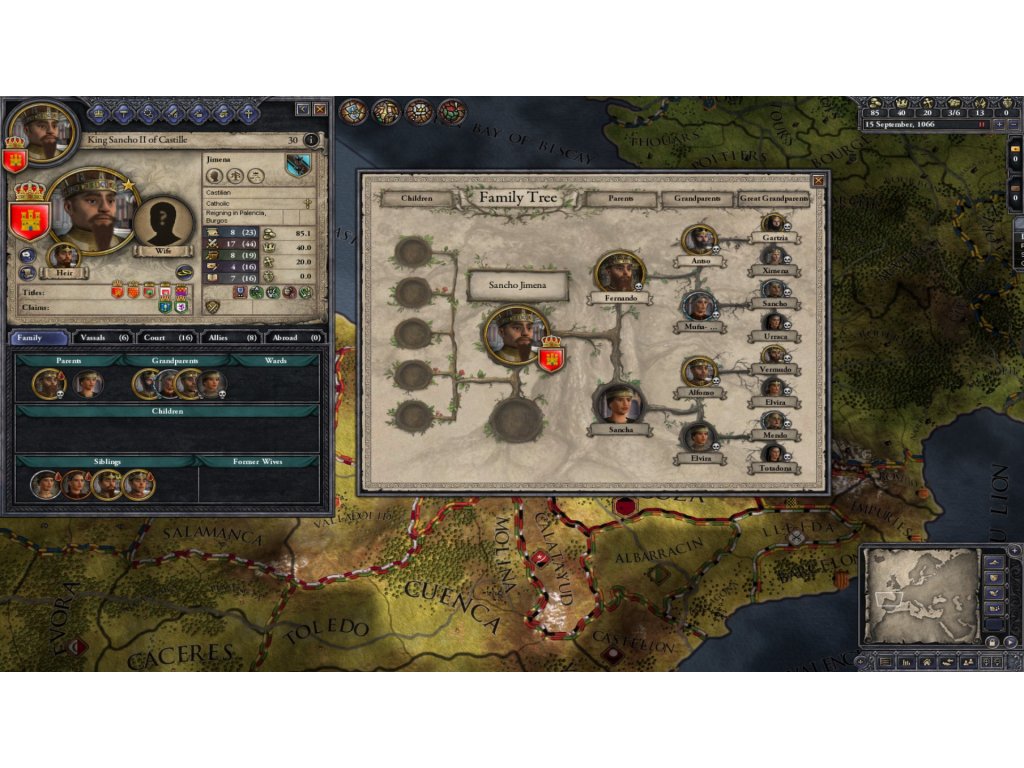
Task: Click the Europe minimap
Action: point(921,594)
